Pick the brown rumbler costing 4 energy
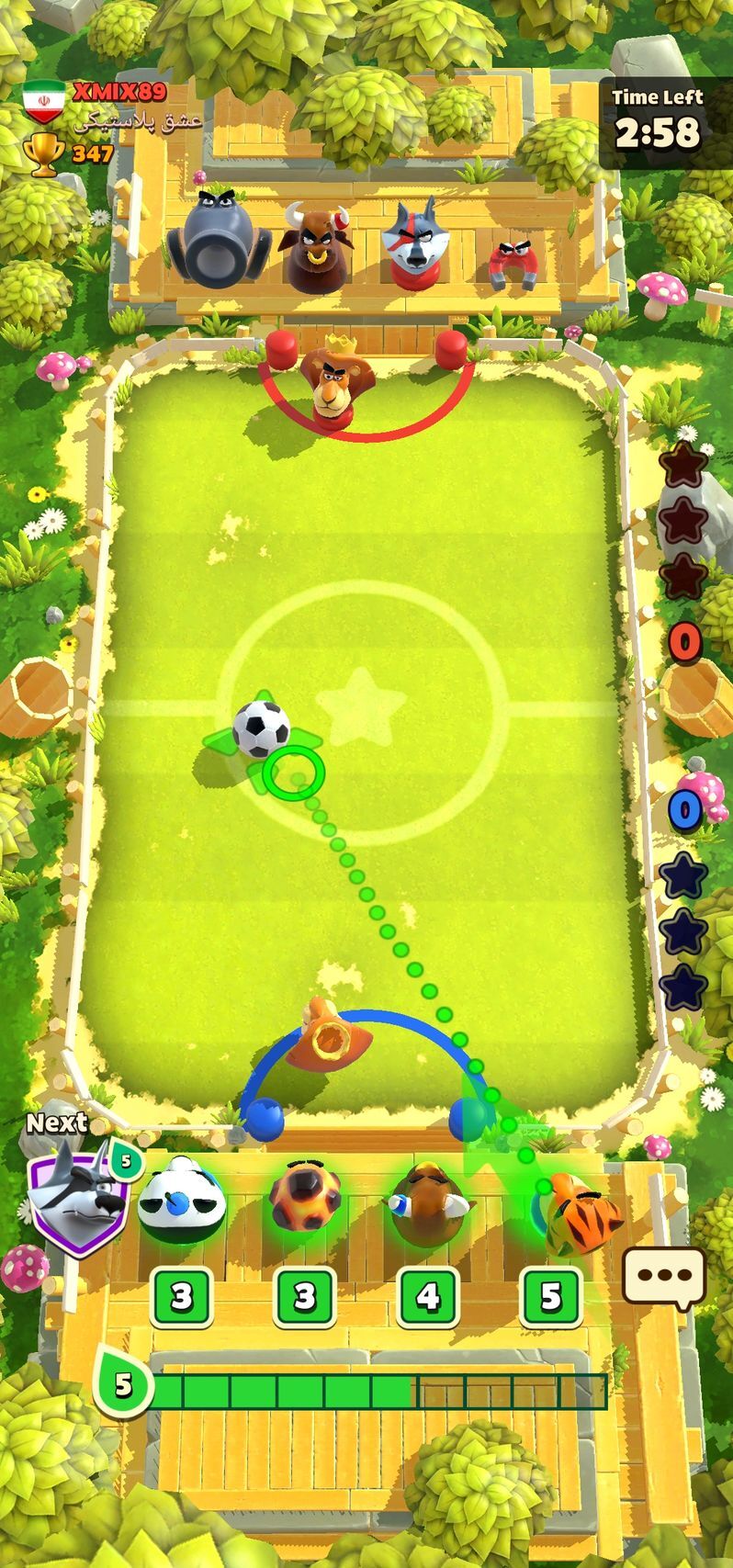Viewport: 733px width, 1568px height. click(427, 1201)
